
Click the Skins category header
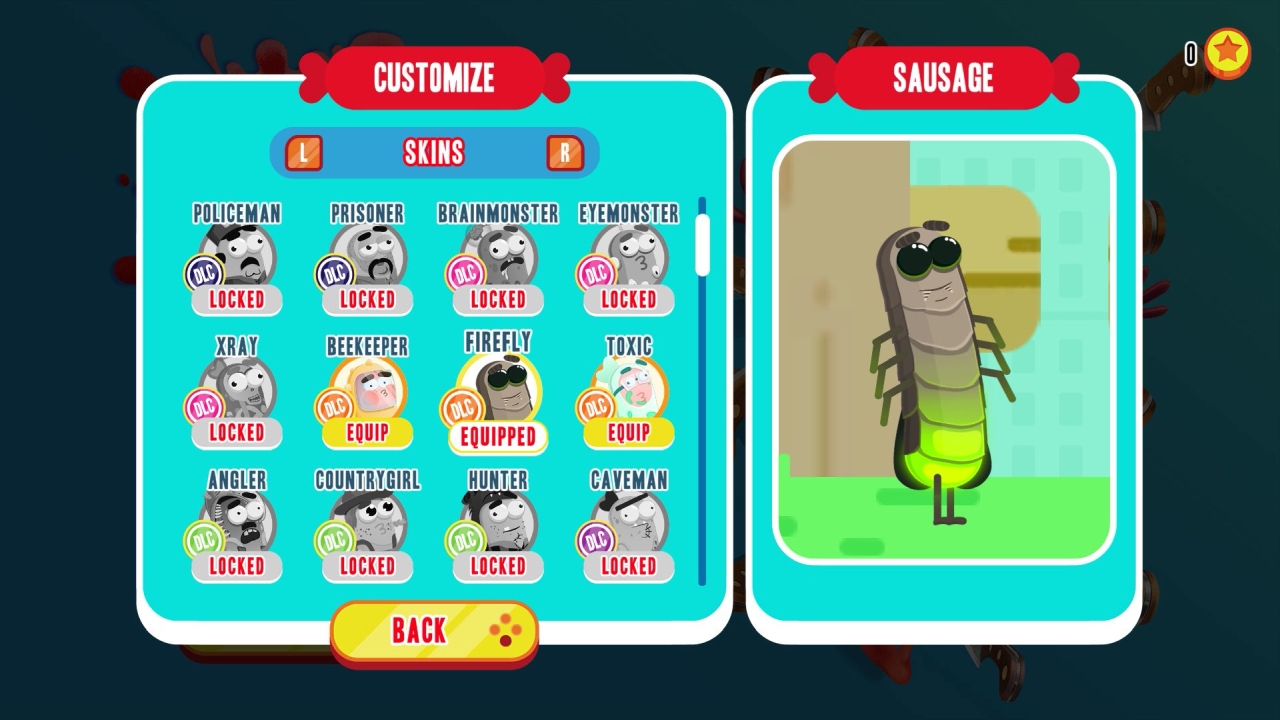(x=434, y=151)
